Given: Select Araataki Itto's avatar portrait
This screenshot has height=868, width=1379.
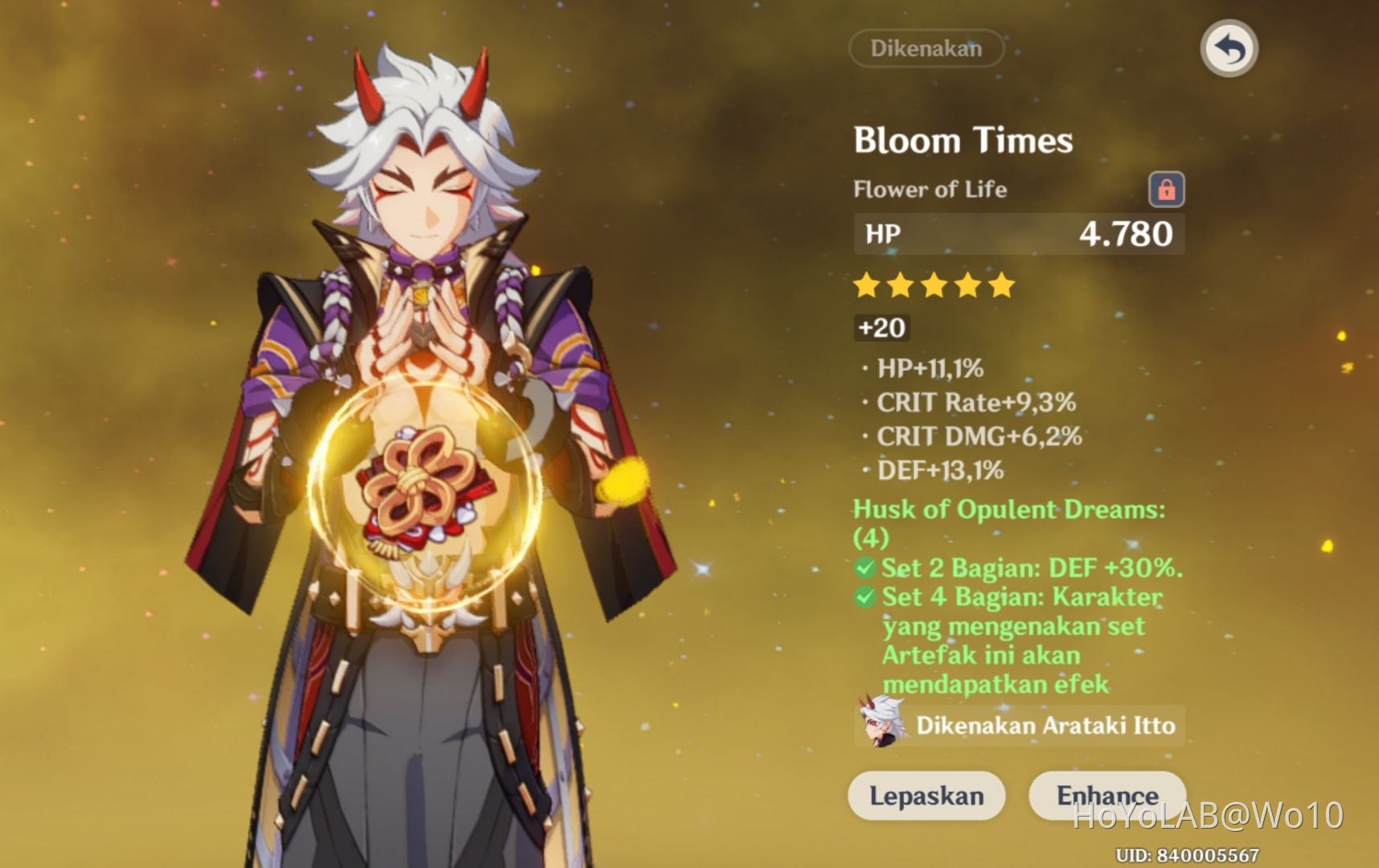Looking at the screenshot, I should tap(880, 724).
